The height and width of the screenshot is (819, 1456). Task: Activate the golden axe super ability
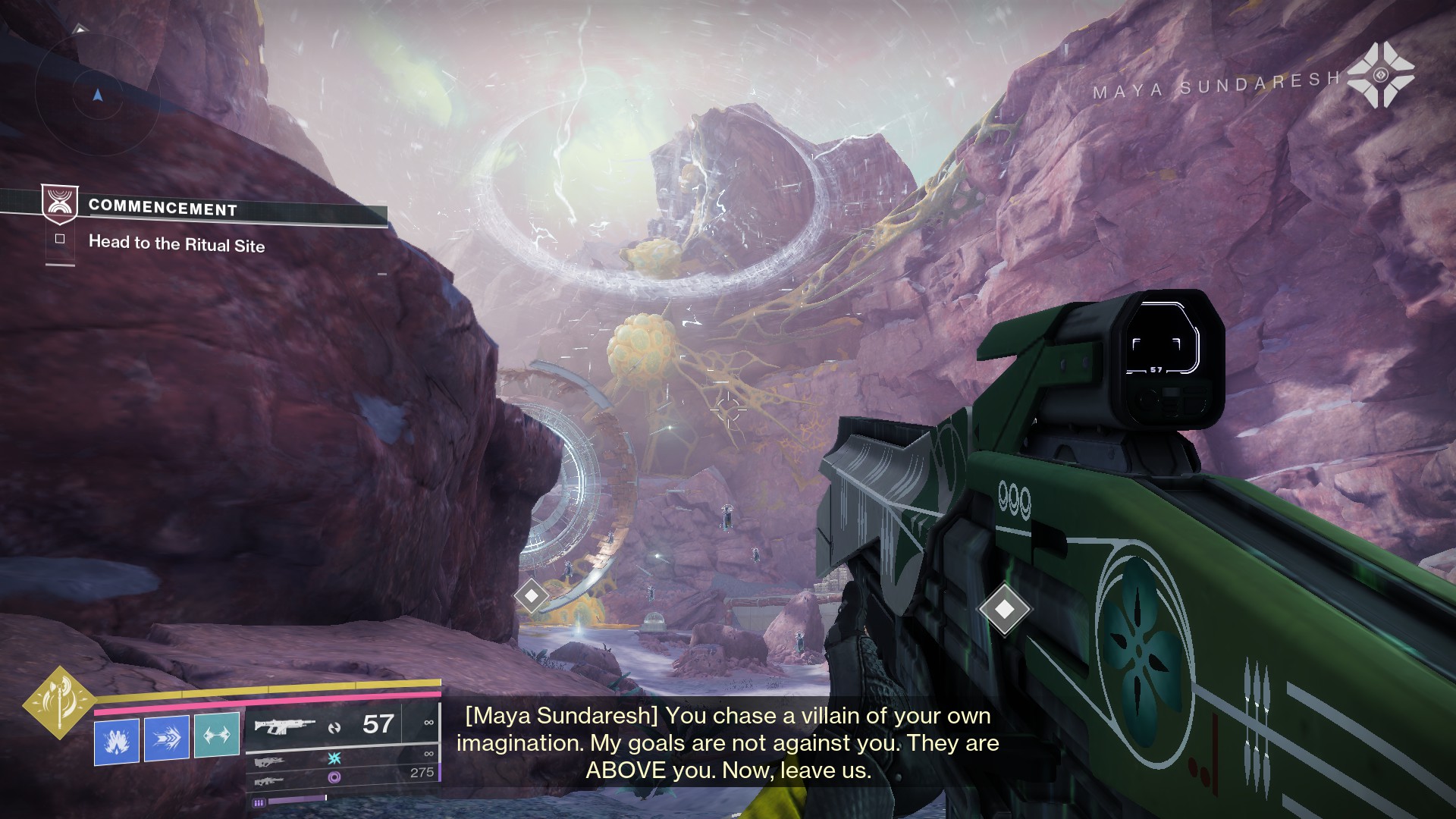click(58, 702)
